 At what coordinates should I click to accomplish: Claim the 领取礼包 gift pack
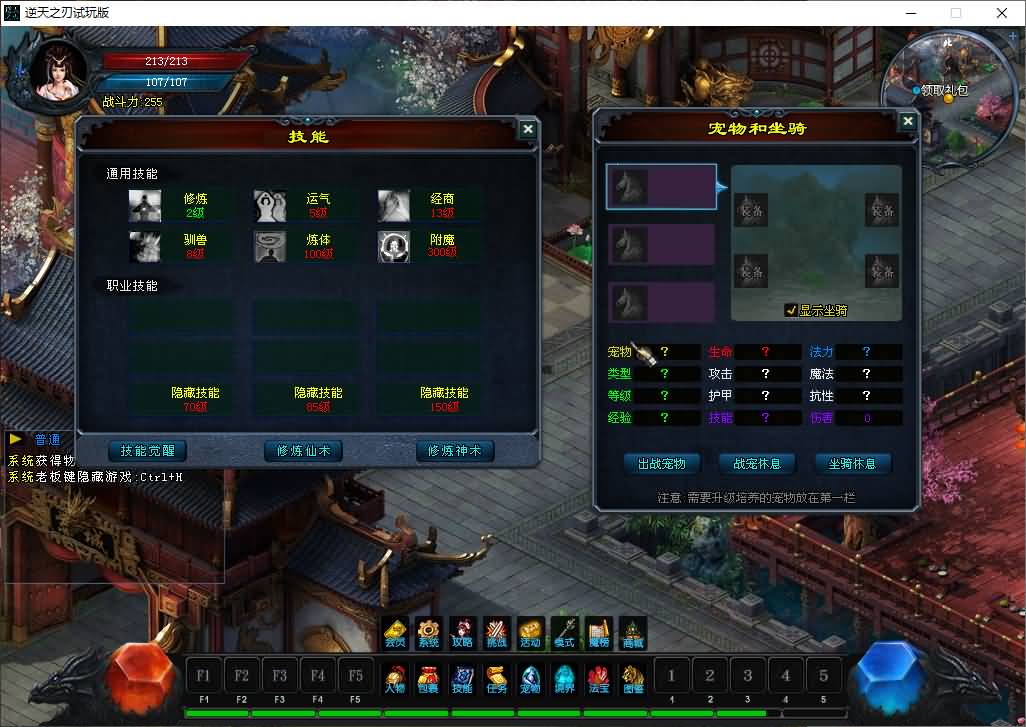[943, 90]
